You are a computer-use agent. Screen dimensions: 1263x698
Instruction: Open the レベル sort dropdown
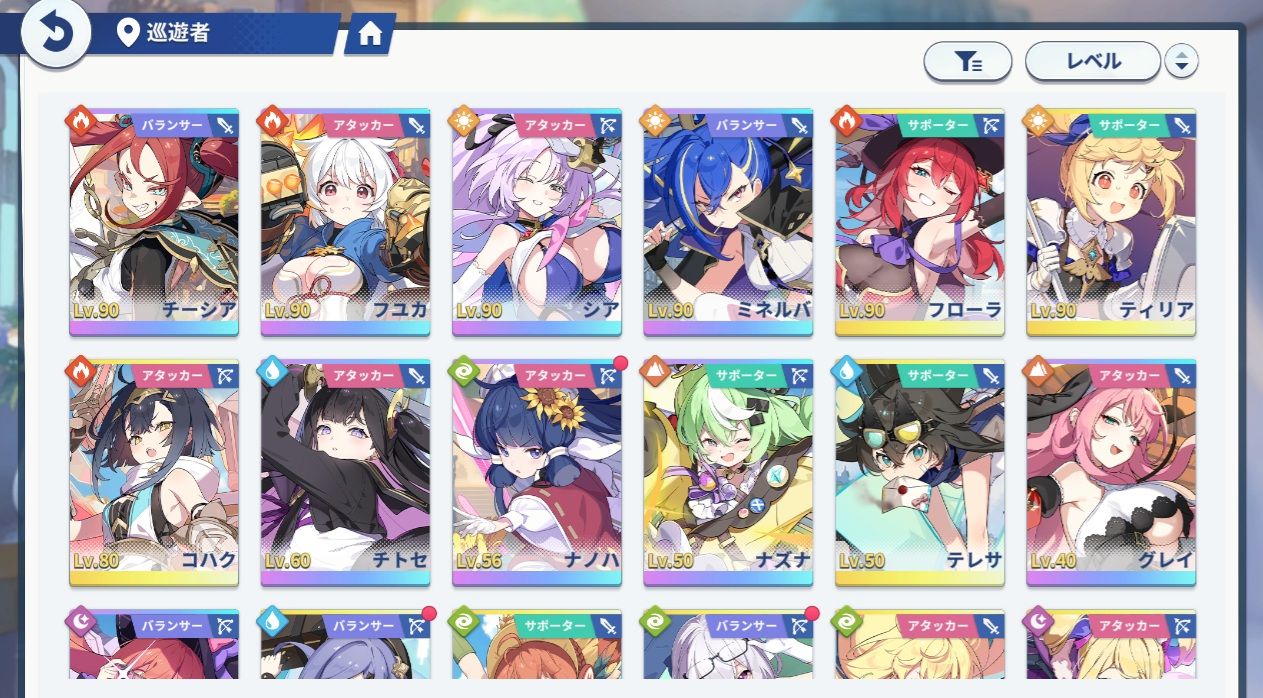coord(1093,61)
